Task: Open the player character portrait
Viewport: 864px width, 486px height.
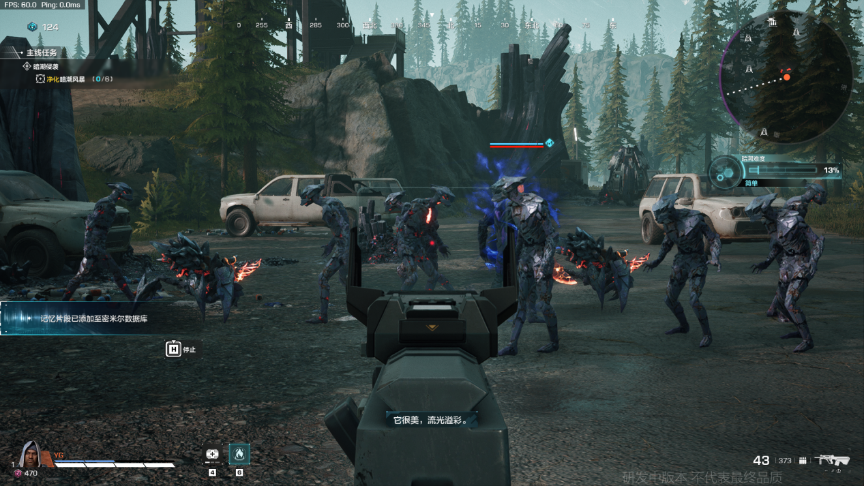Action: click(29, 455)
